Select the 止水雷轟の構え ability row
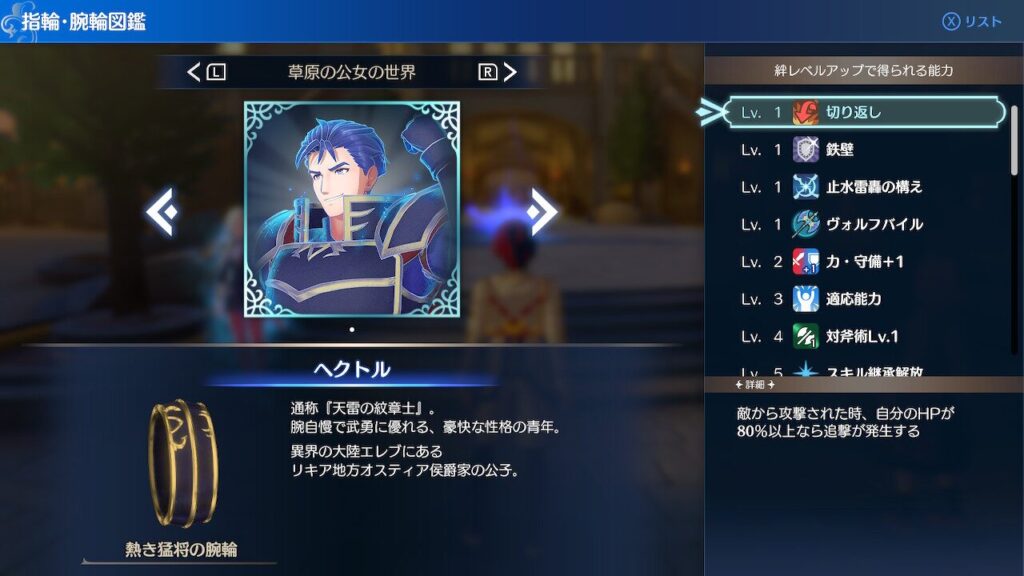 coord(865,187)
